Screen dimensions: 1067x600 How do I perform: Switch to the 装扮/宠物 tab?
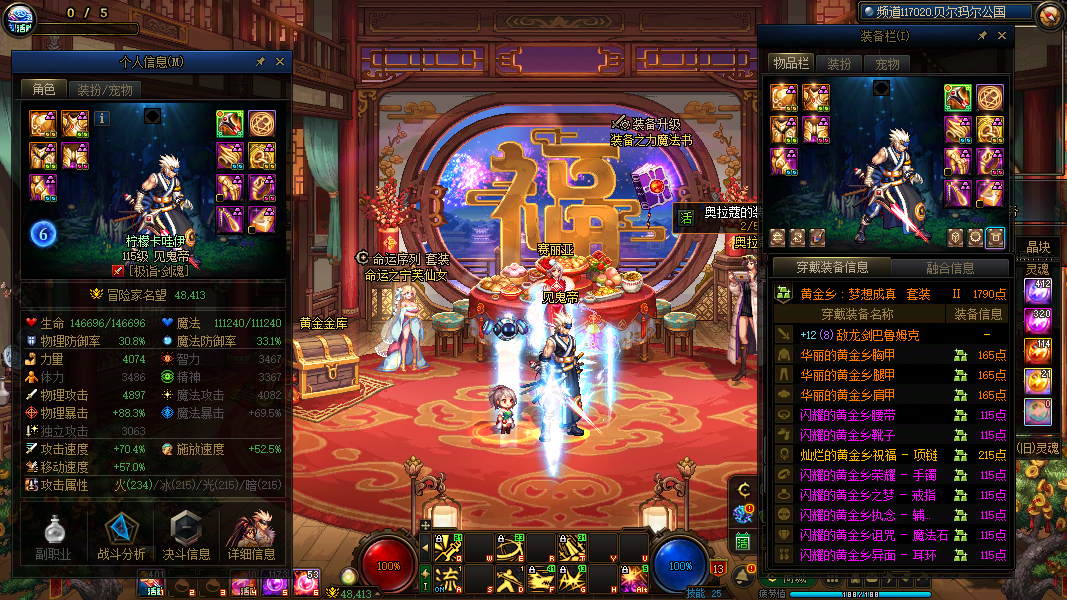coord(104,89)
